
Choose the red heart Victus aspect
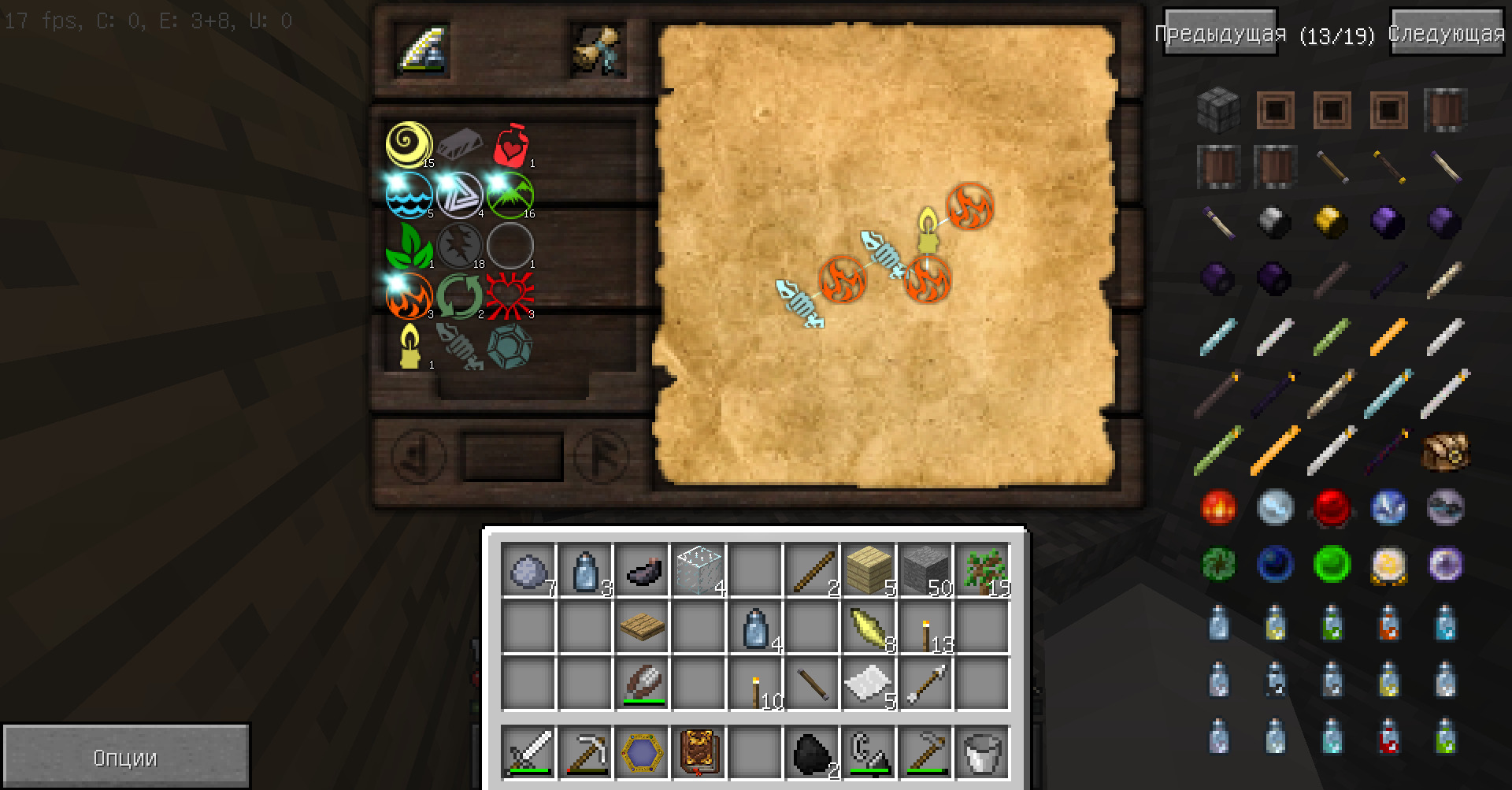coord(510,295)
